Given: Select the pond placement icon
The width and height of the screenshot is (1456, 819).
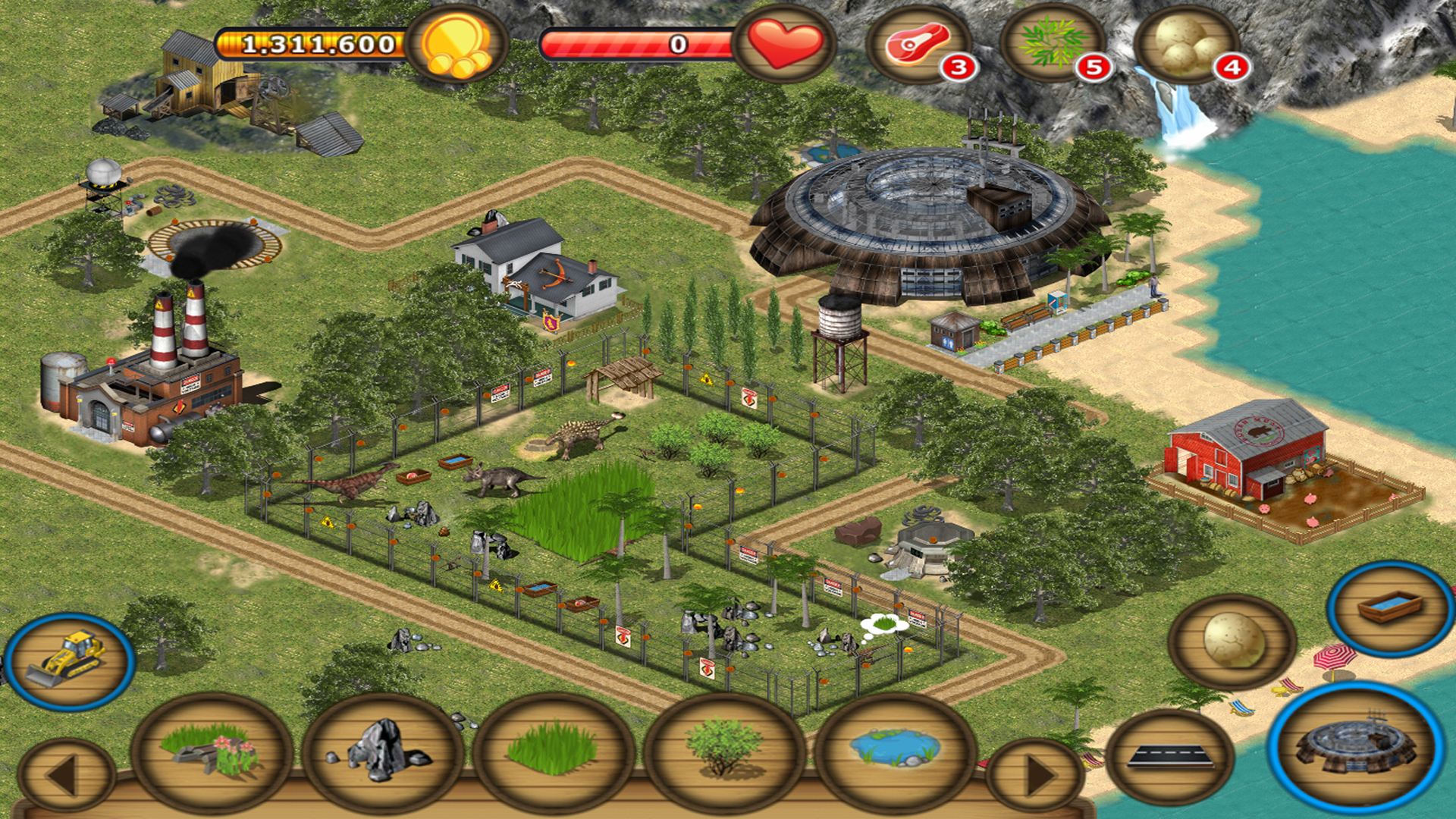Looking at the screenshot, I should click(x=891, y=758).
